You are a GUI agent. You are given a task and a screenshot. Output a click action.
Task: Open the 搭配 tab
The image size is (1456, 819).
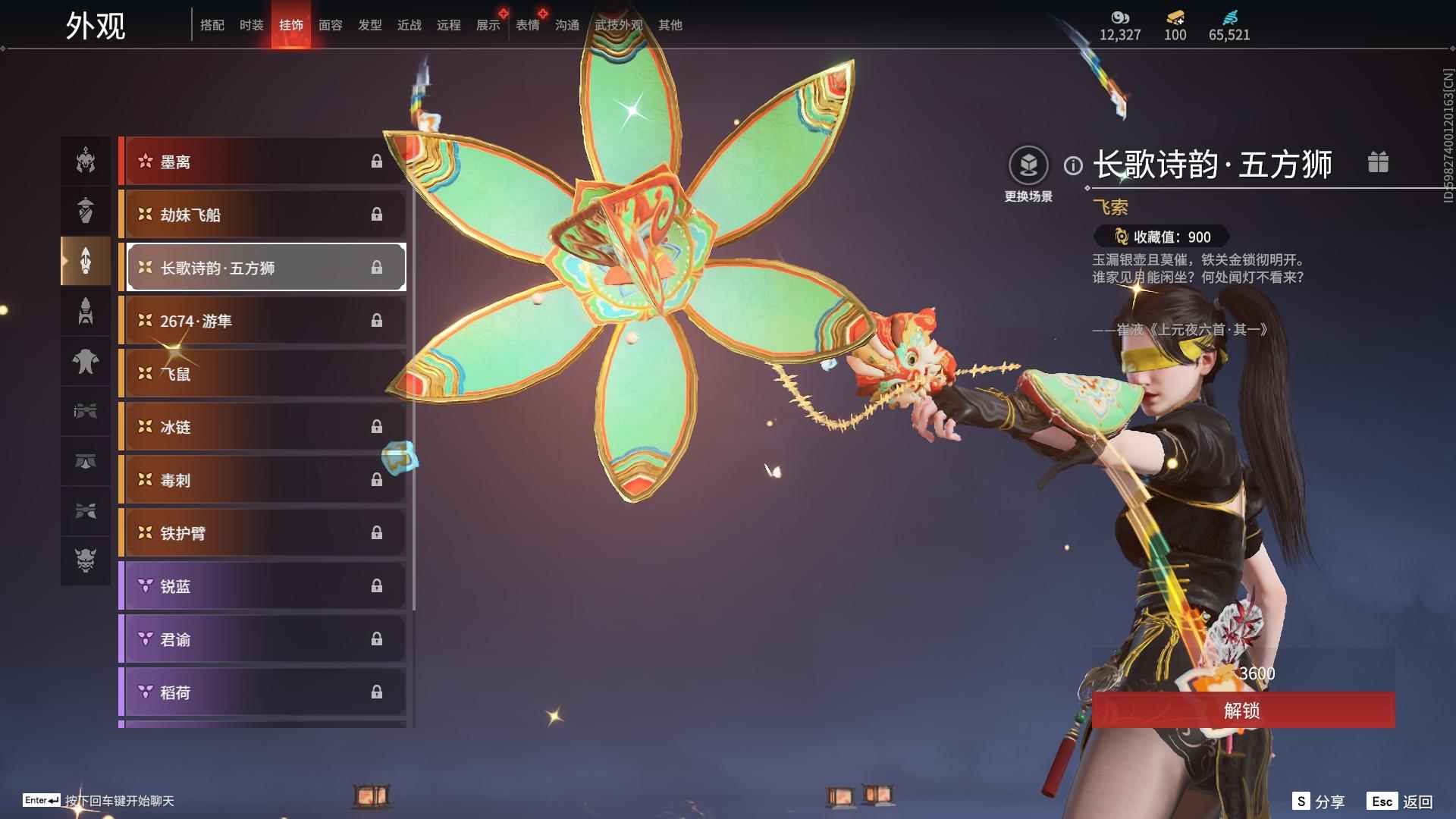(x=212, y=25)
